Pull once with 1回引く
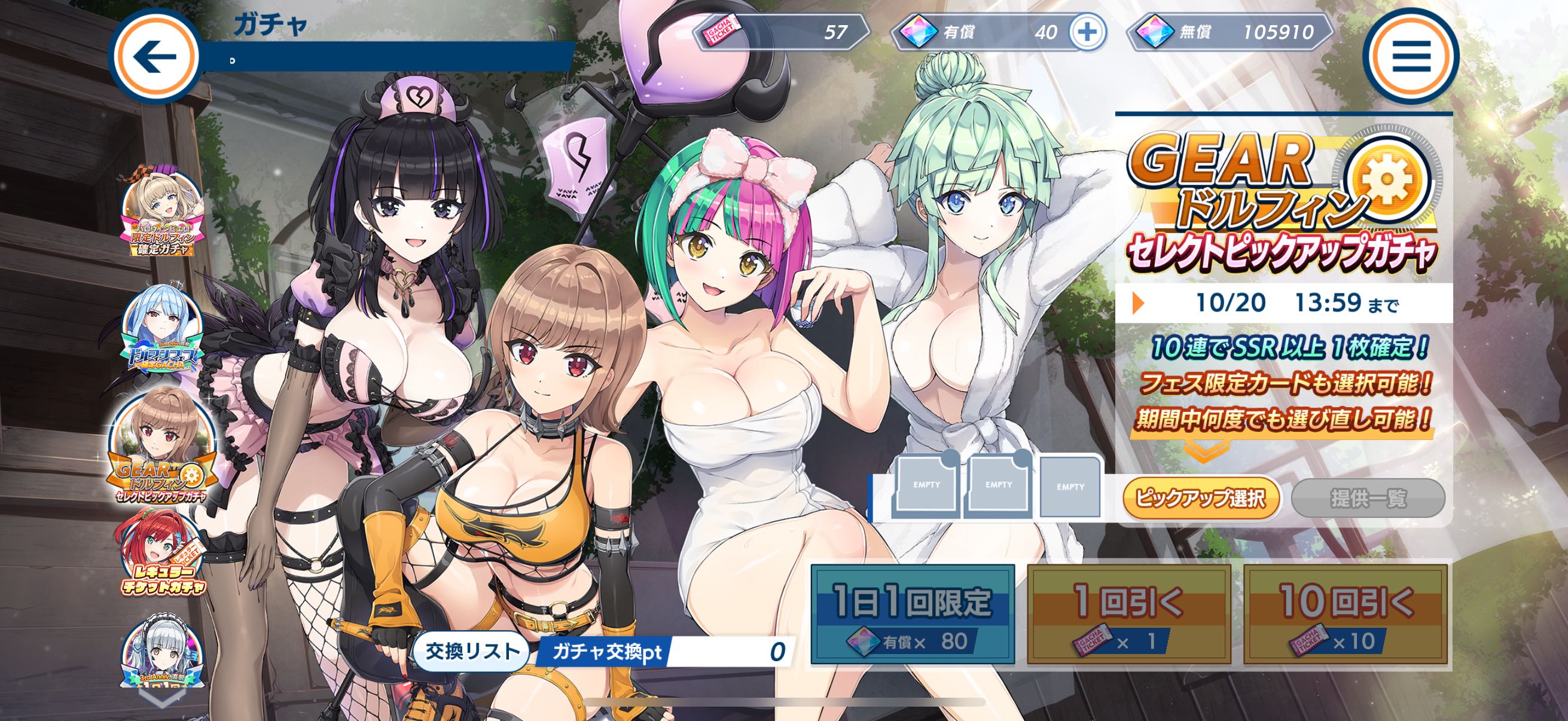This screenshot has height=721, width=1568. (1128, 613)
